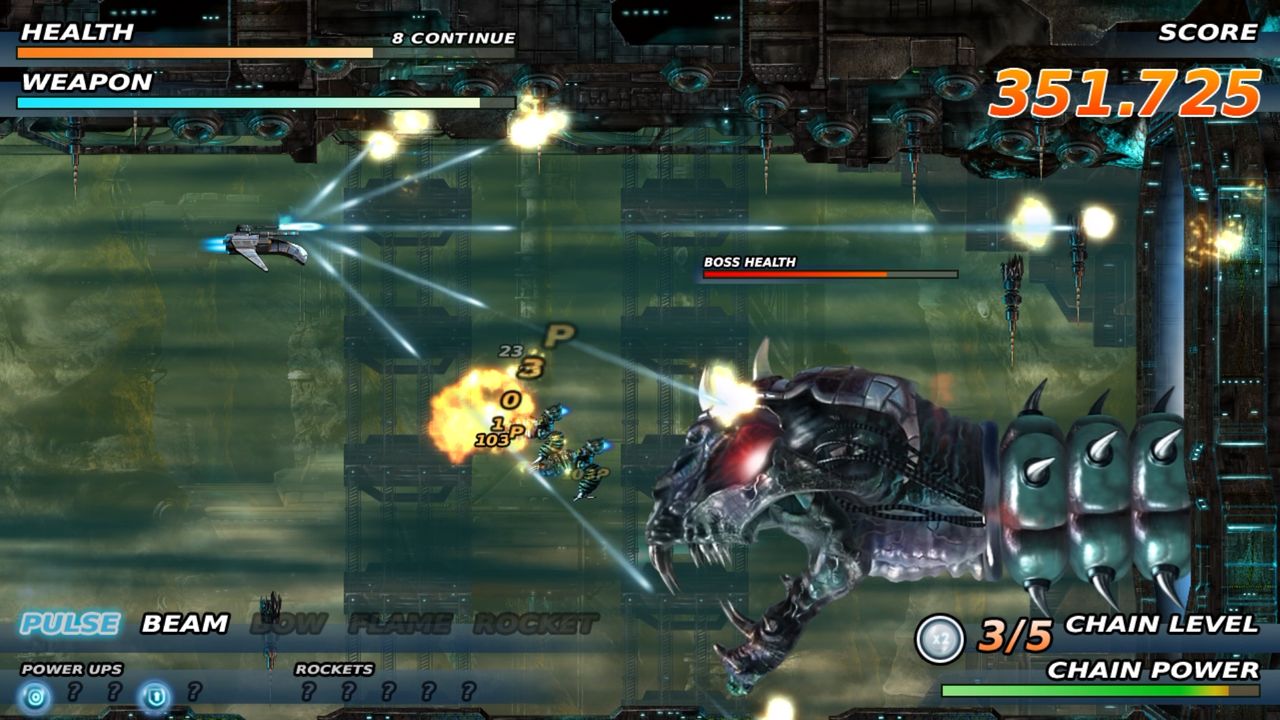Click the last rocket question-mark slot

467,689
